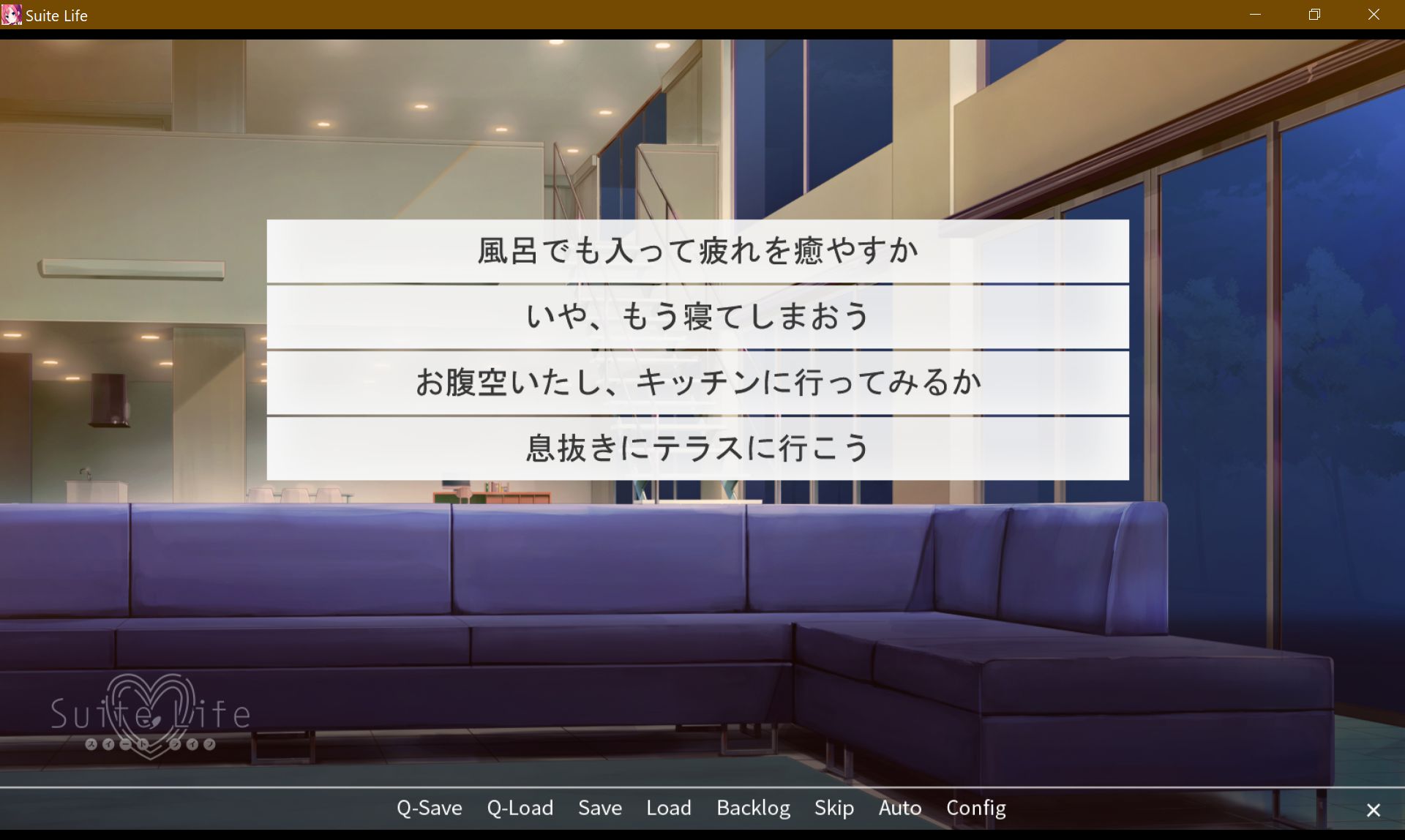Open the Config settings

click(x=975, y=808)
